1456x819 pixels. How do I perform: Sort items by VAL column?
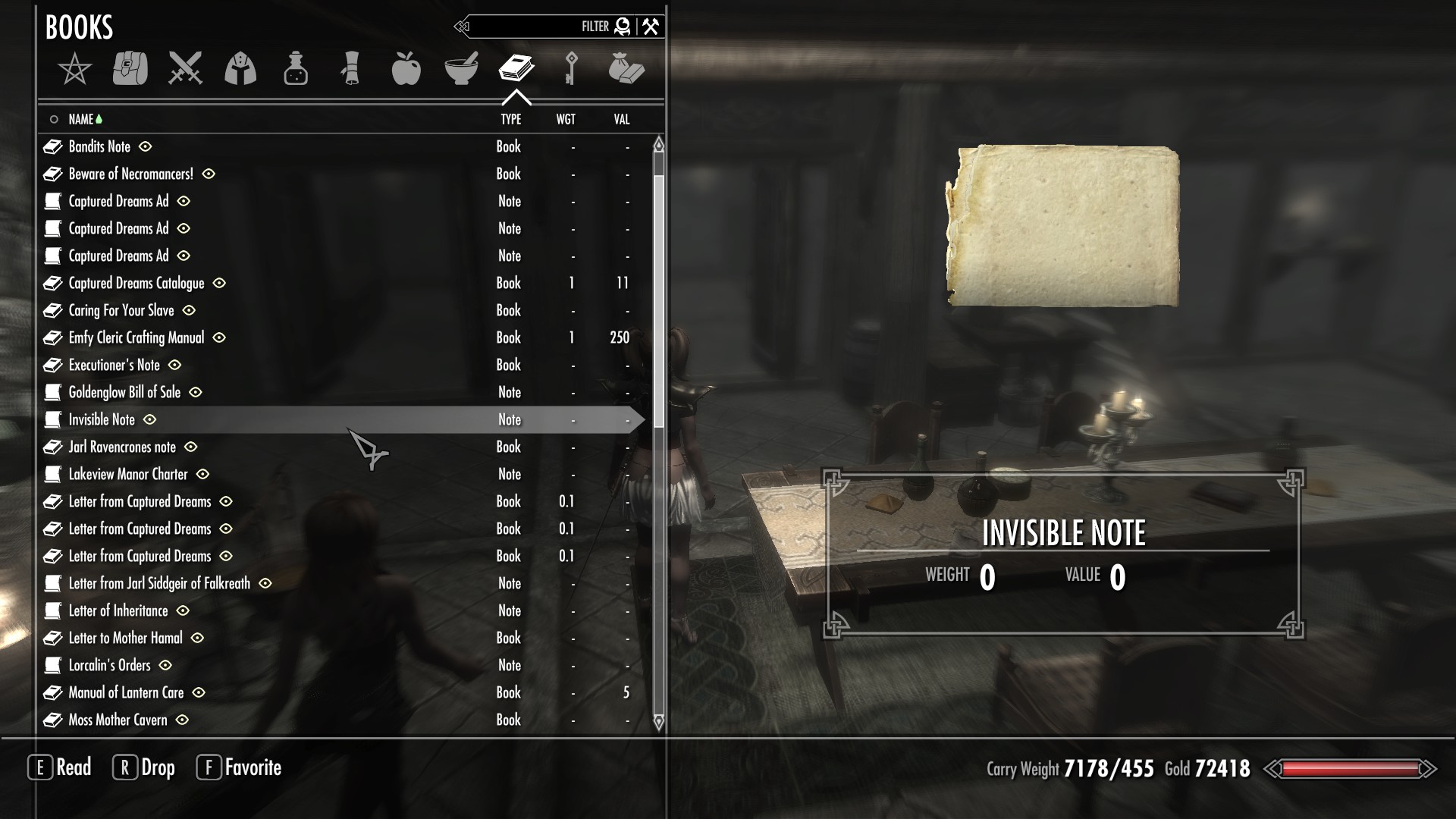(x=622, y=120)
